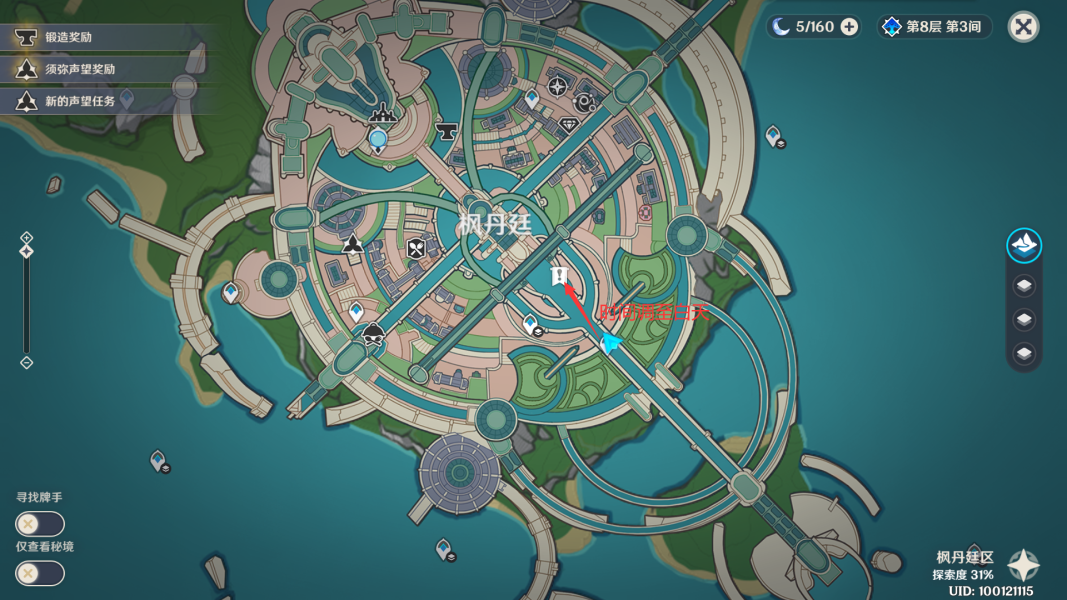Zoom in the map with the plus button
Viewport: 1067px width, 600px height.
pyautogui.click(x=27, y=238)
